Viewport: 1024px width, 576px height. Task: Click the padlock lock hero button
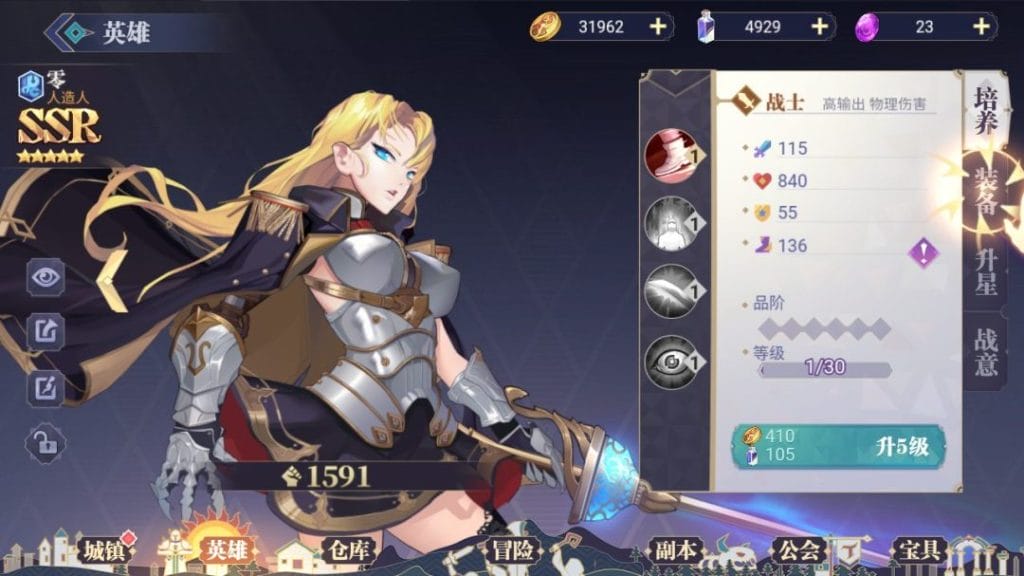(46, 441)
